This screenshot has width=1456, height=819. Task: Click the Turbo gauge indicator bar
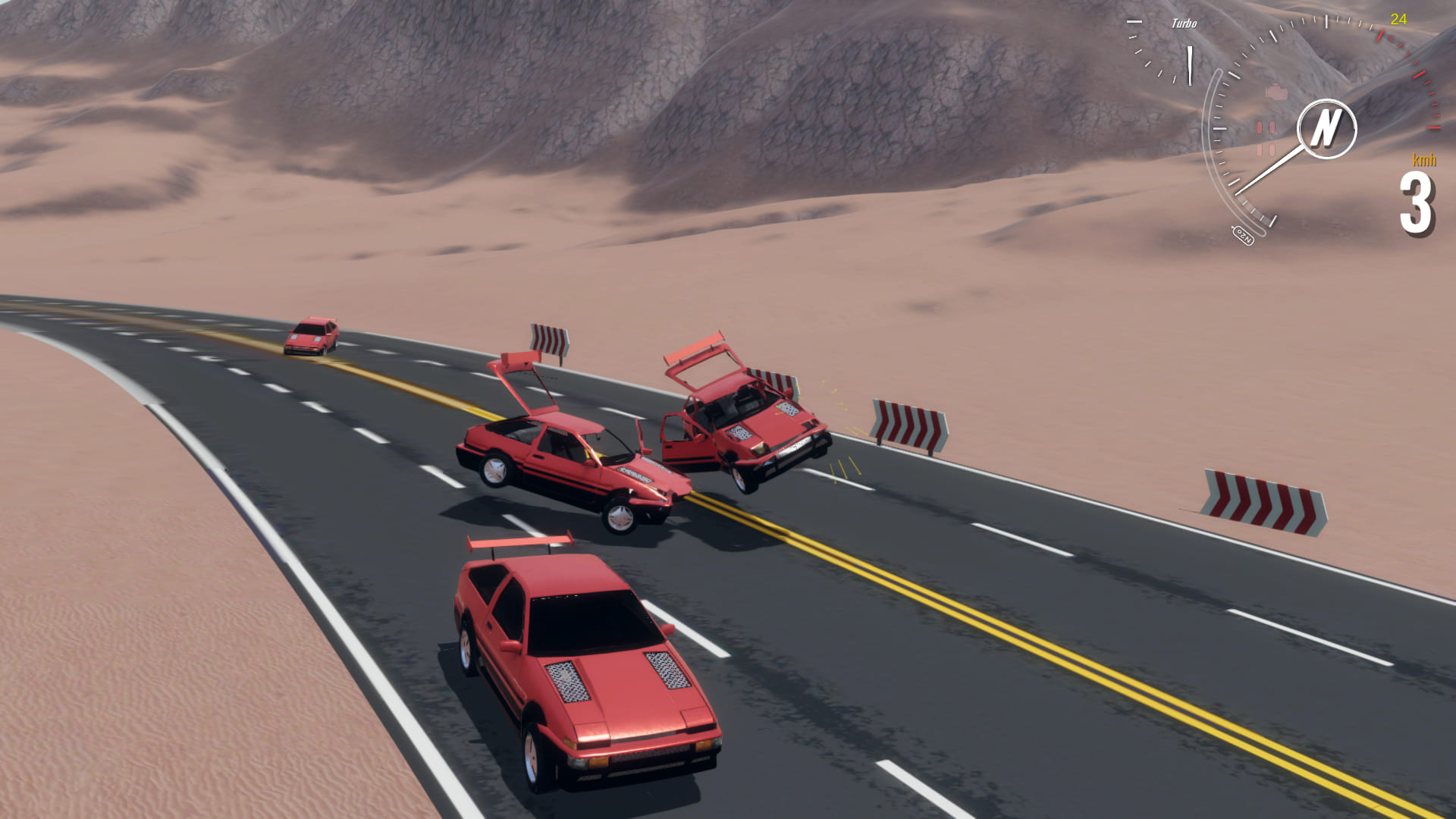(1189, 64)
